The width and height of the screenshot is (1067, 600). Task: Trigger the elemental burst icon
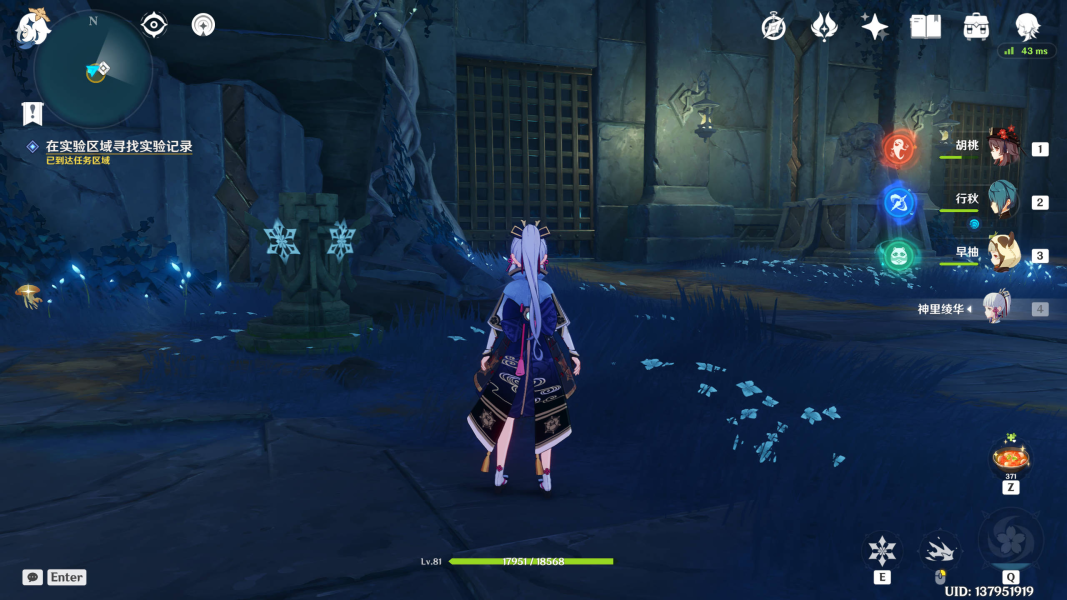[x=1010, y=541]
